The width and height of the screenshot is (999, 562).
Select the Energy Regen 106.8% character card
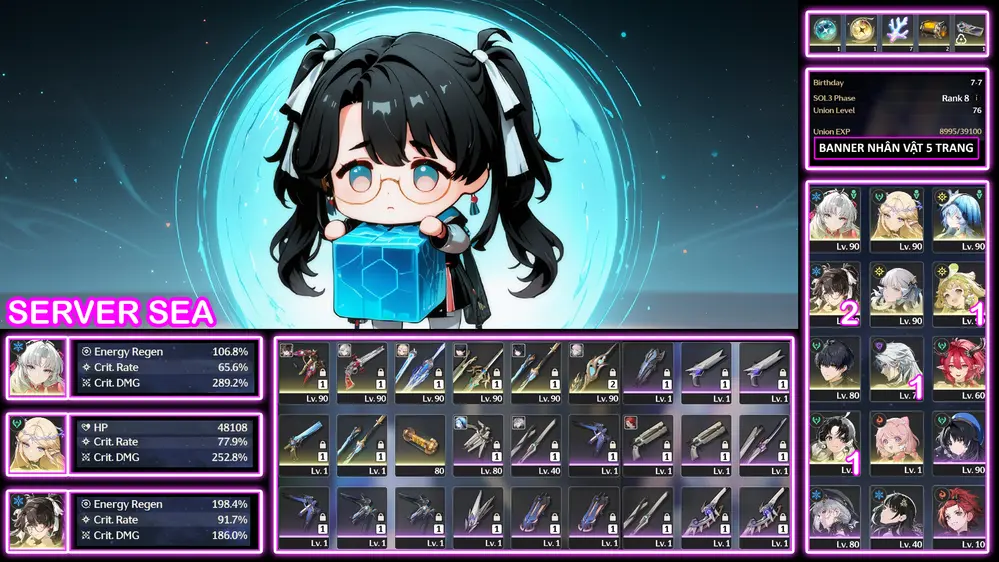(36, 367)
